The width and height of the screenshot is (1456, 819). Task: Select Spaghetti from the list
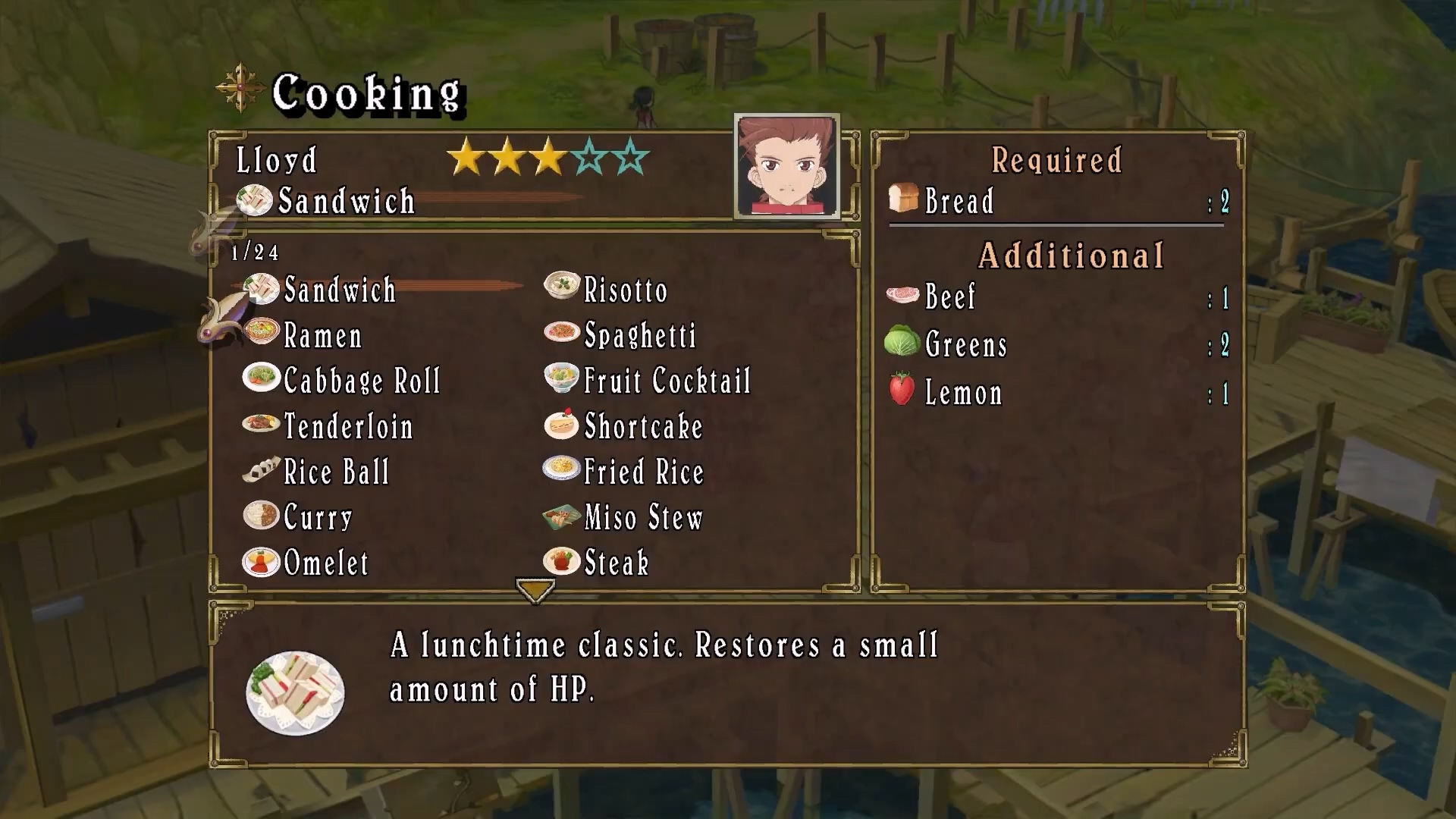click(x=639, y=335)
